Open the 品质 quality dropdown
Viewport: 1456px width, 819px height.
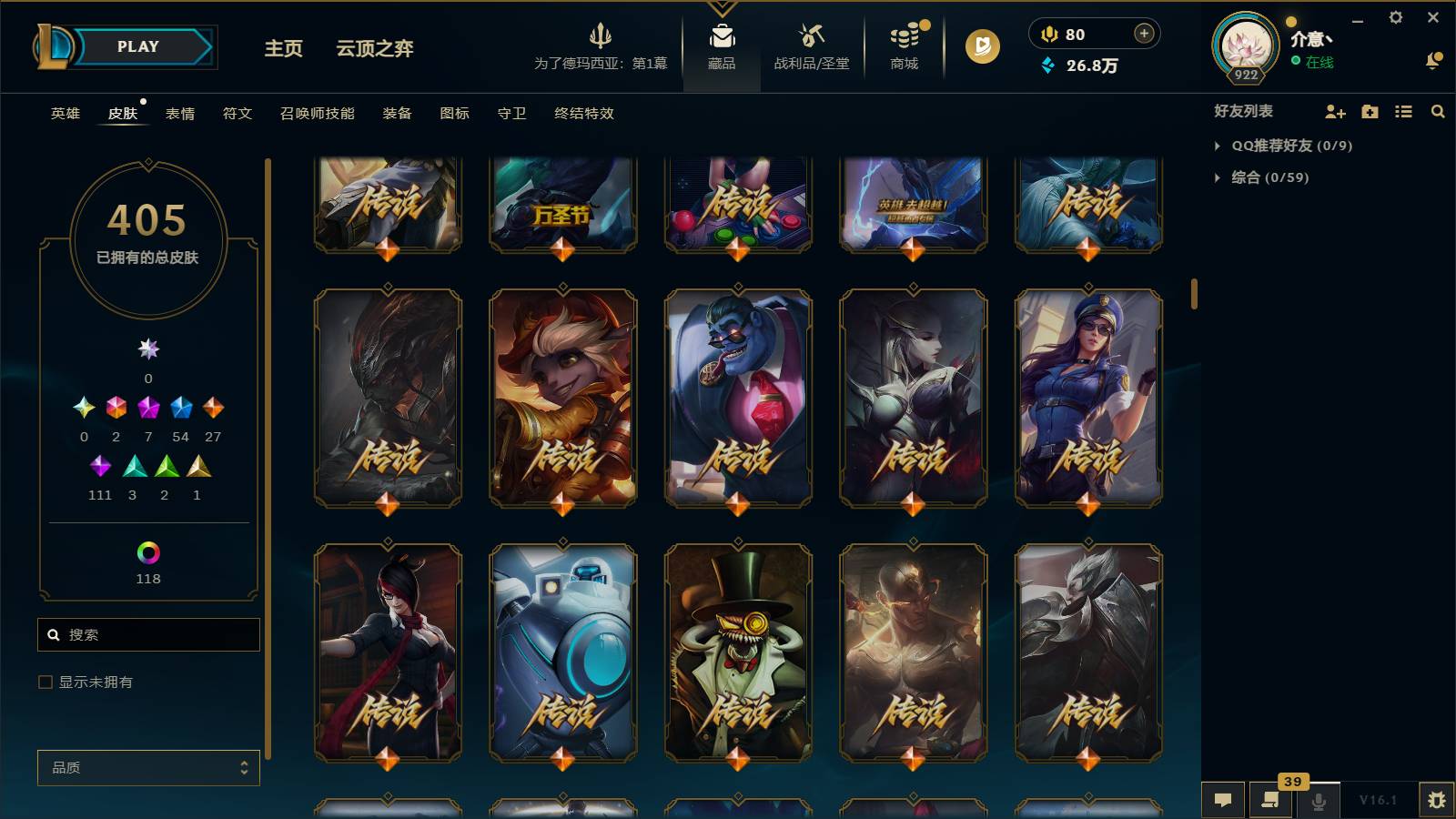pos(148,767)
